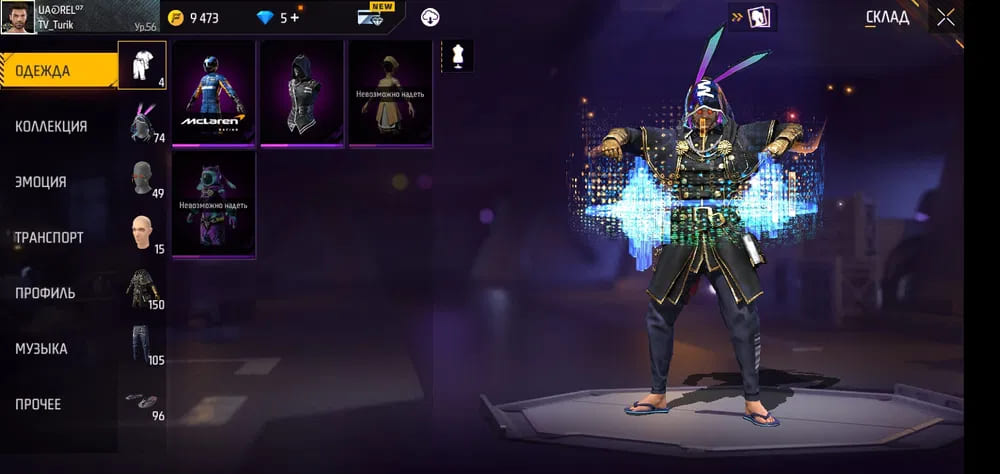
Task: Show the МУЗЫКА tab
Action: pyautogui.click(x=42, y=349)
